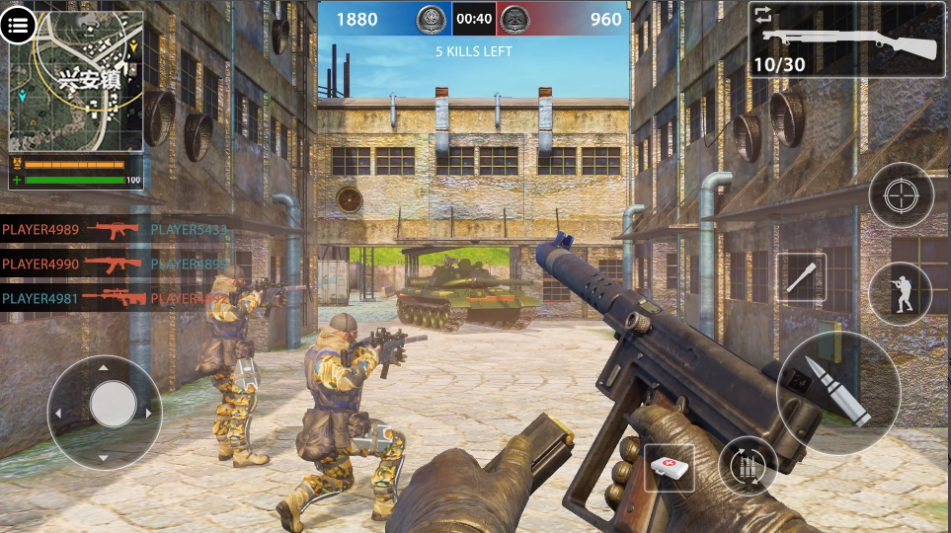Open the hamburger menu
The height and width of the screenshot is (533, 951).
pyautogui.click(x=18, y=26)
